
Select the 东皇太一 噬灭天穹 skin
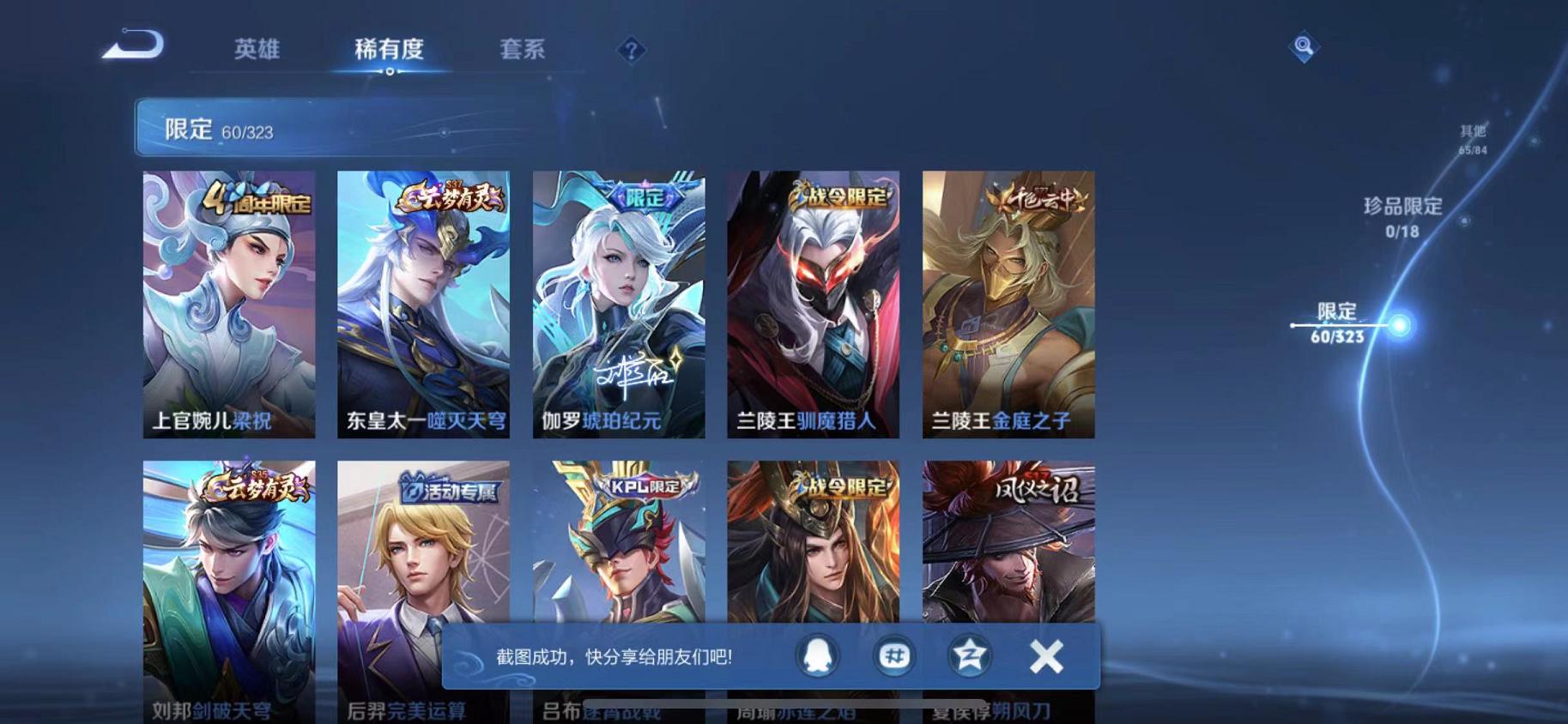pyautogui.click(x=423, y=300)
